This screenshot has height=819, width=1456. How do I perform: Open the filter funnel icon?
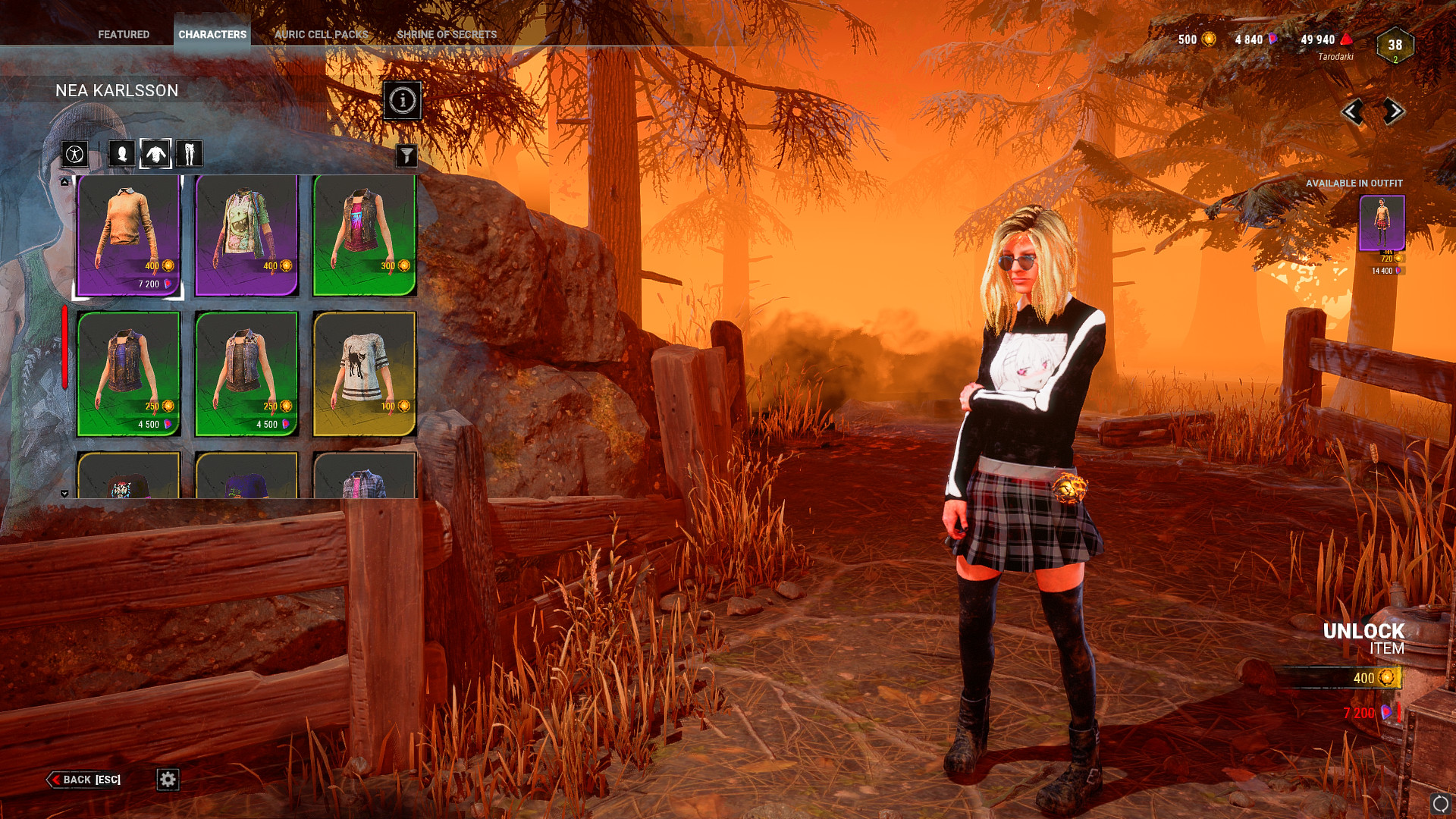(x=408, y=154)
